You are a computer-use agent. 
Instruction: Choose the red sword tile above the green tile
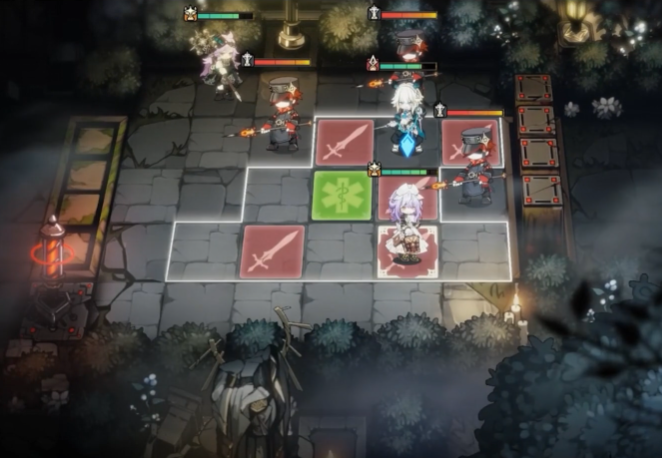tap(345, 142)
